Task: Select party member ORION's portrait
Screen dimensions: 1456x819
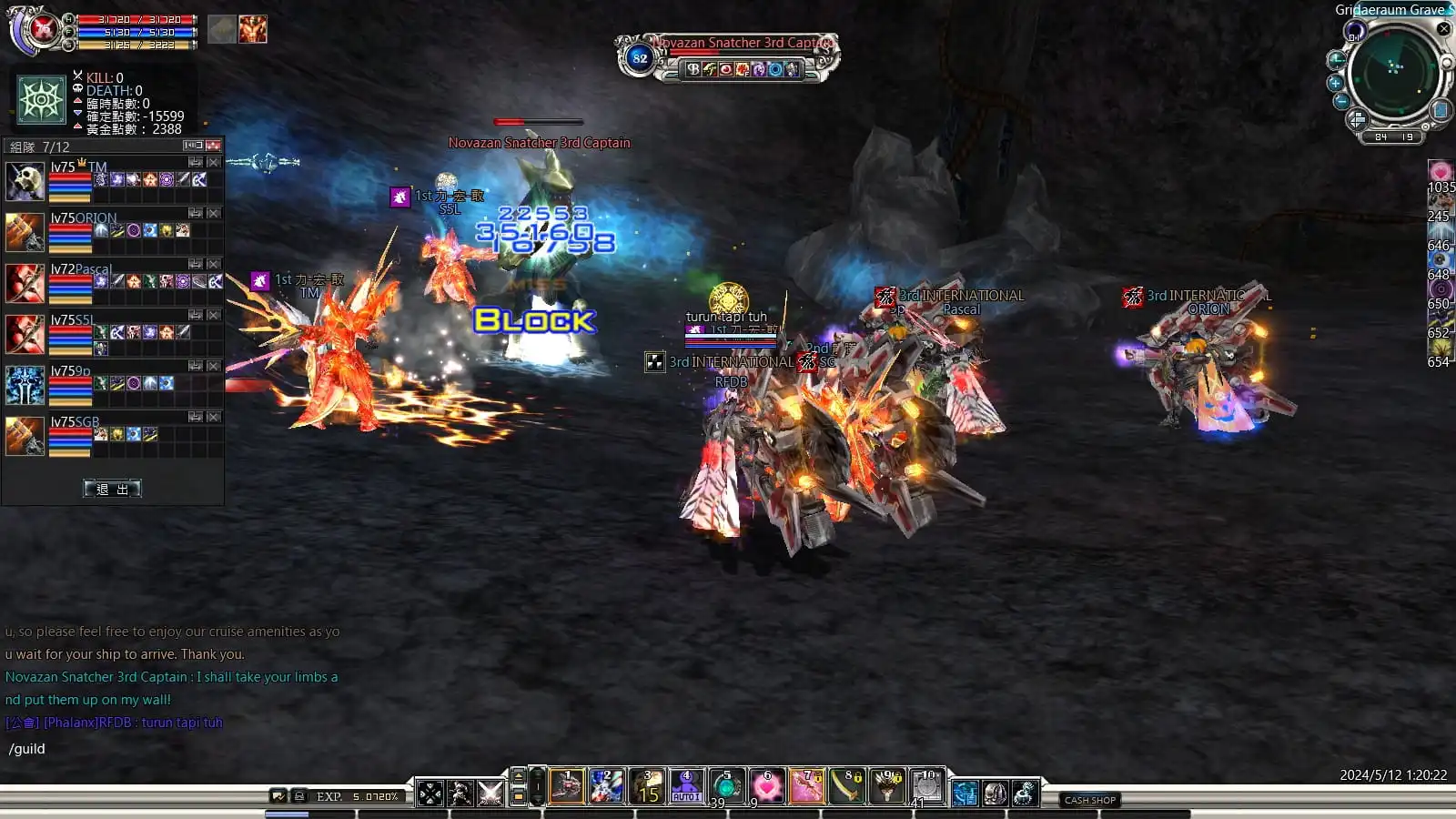Action: tap(25, 232)
